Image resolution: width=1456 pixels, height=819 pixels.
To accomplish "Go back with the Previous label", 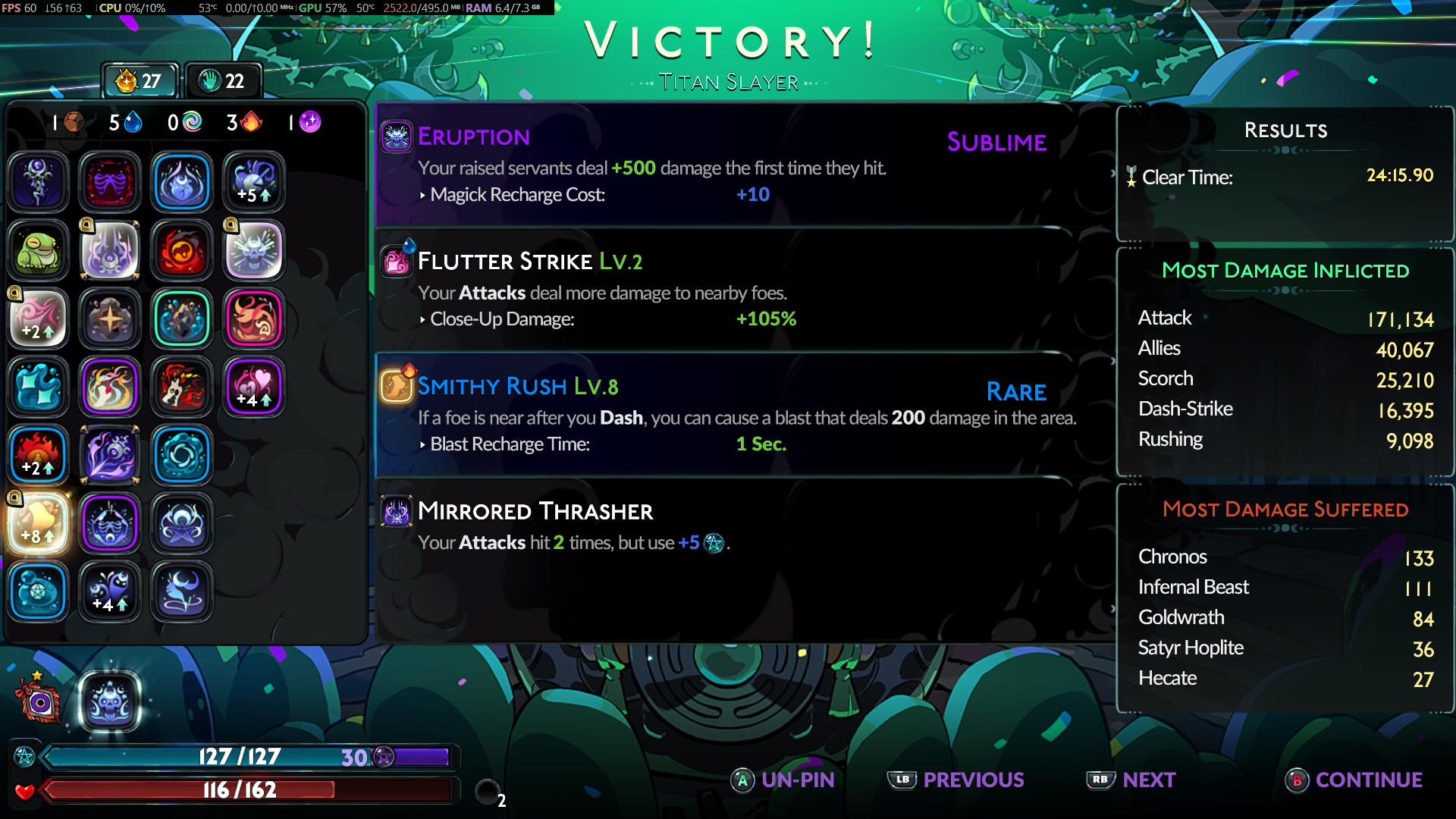I will 957,780.
